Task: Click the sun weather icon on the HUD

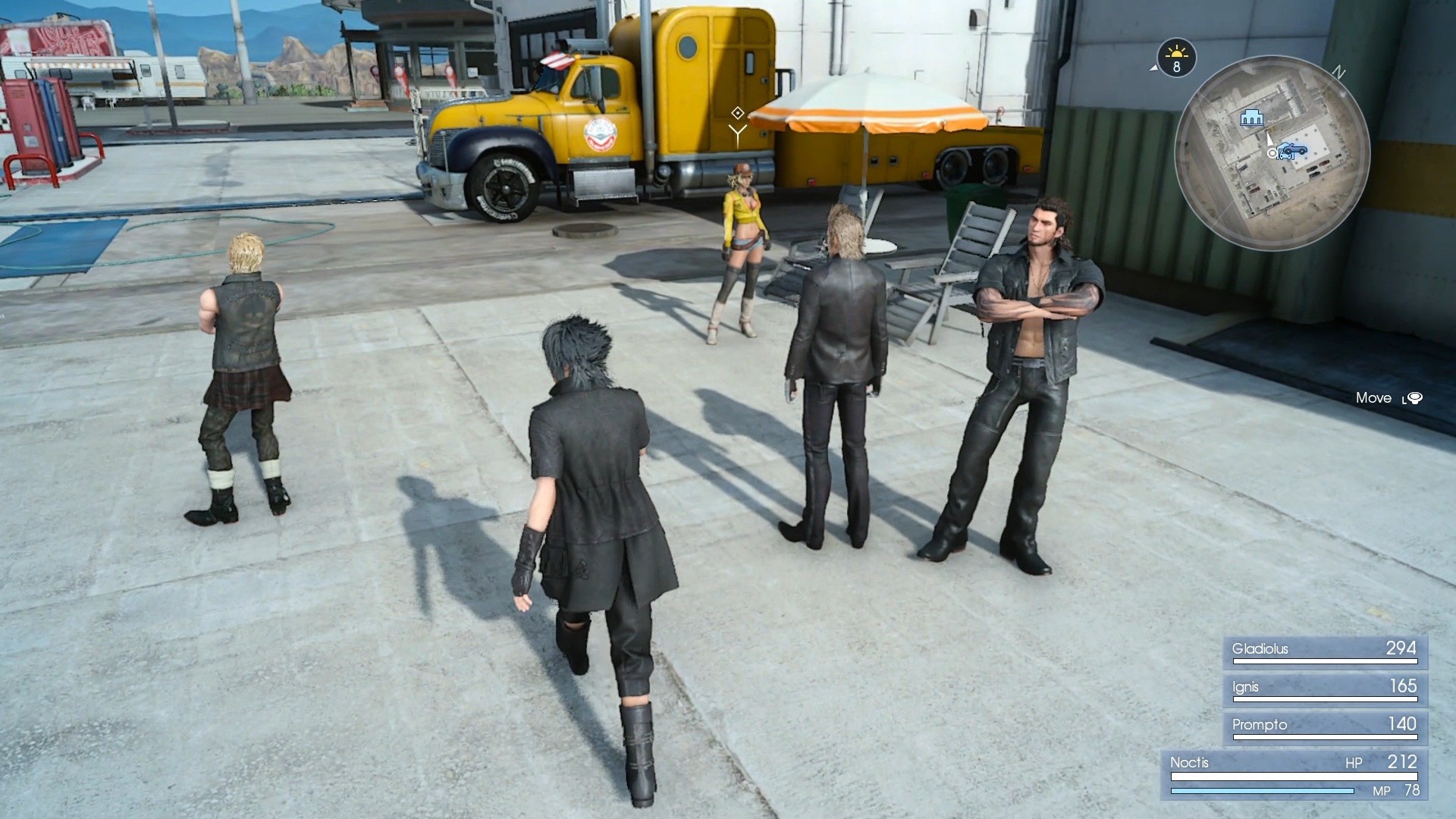Action: tap(1176, 54)
